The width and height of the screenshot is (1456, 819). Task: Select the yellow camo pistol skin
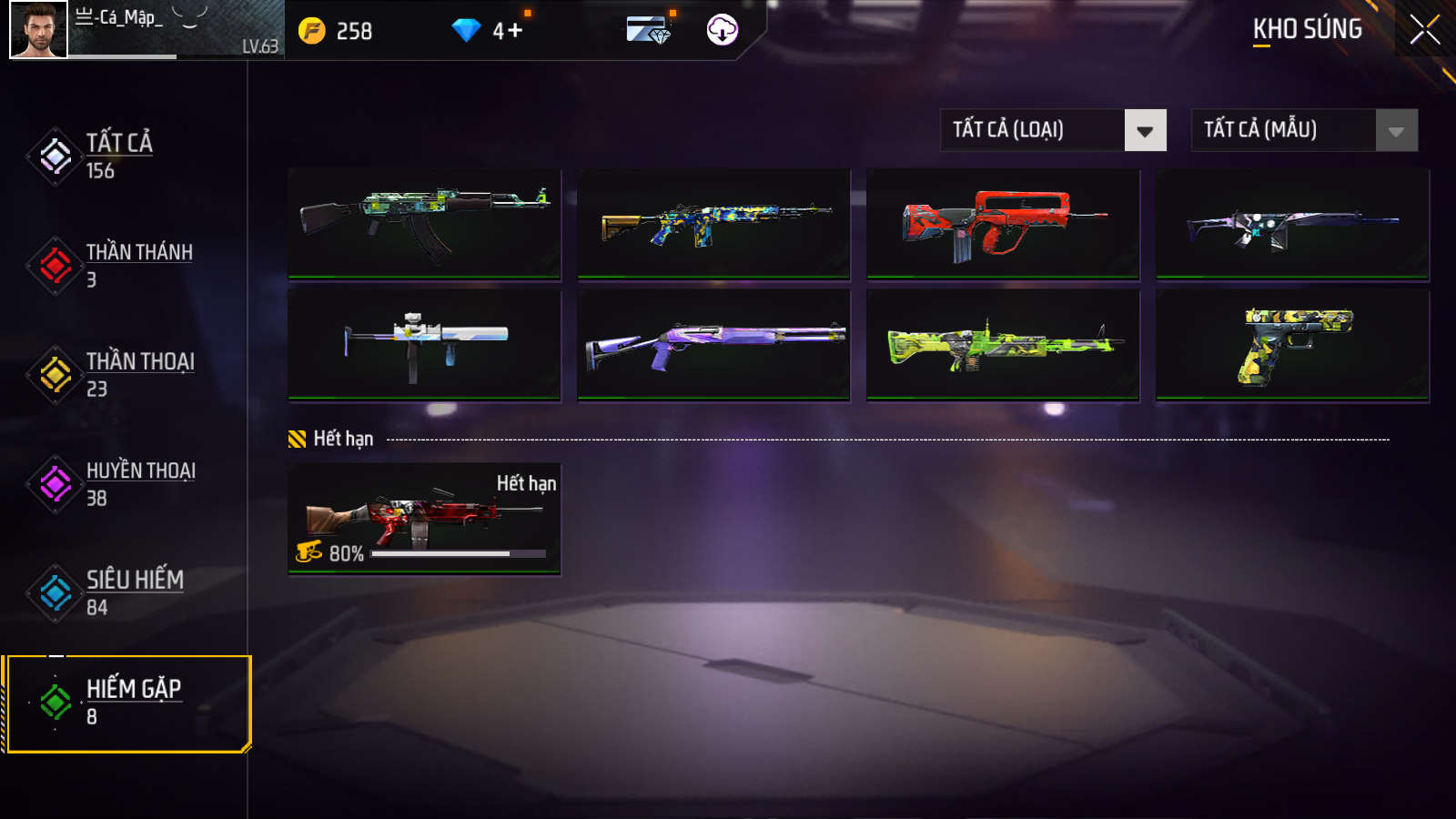point(1292,345)
